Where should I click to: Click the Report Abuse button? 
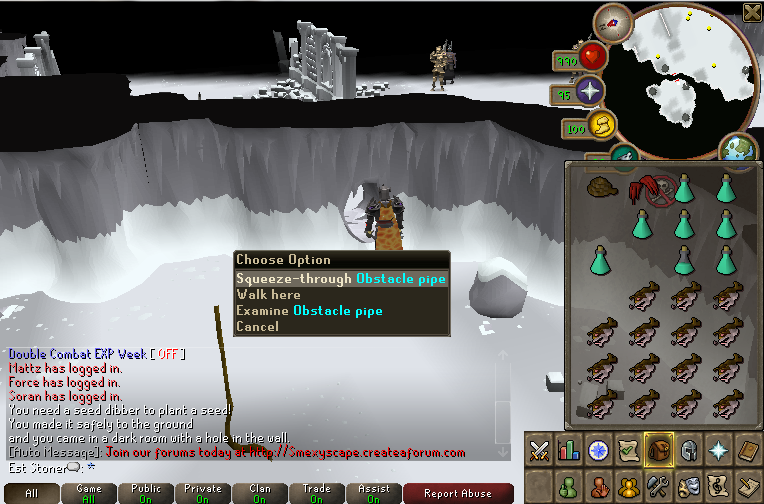coord(458,493)
